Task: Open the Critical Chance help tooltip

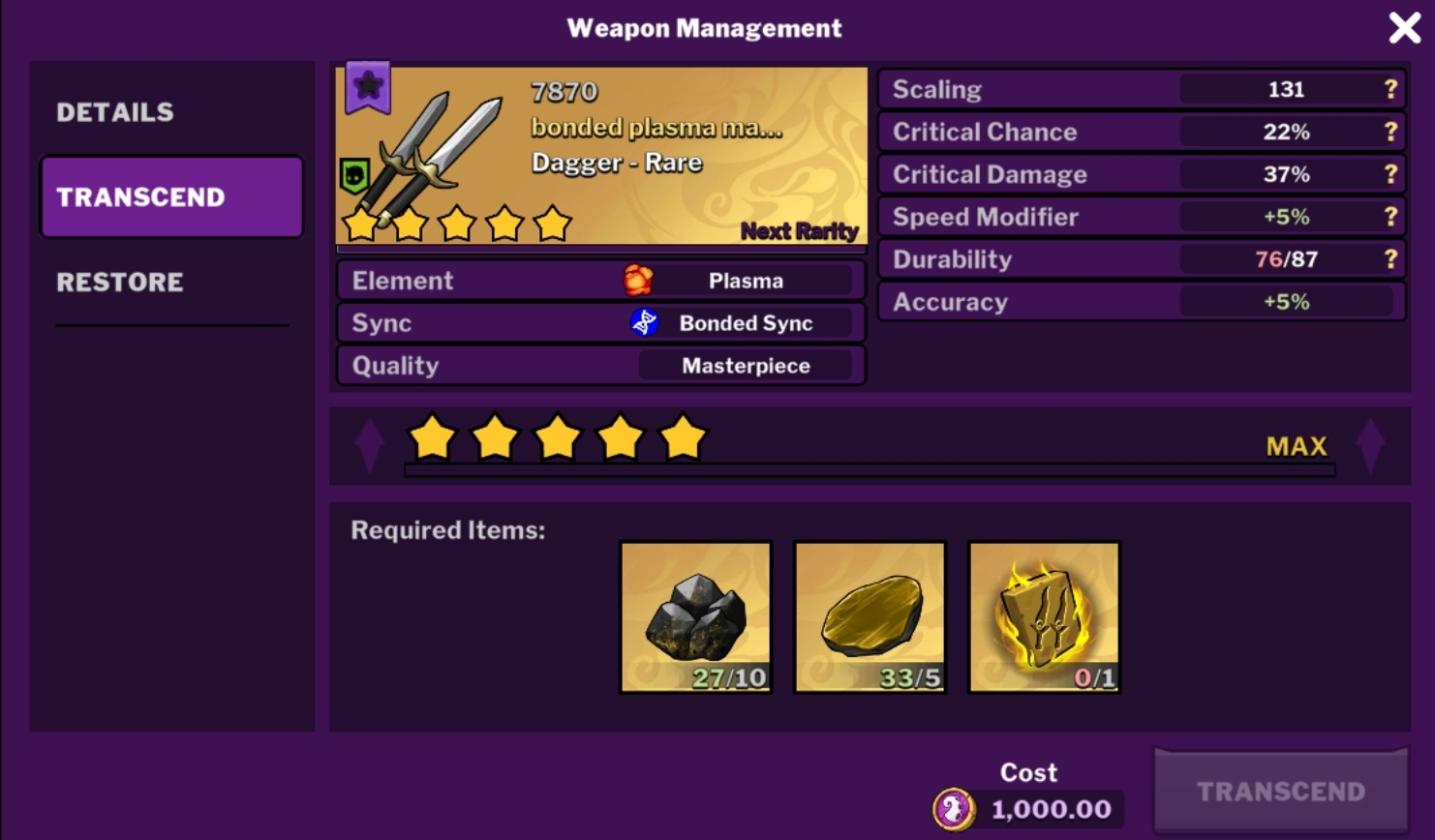Action: pyautogui.click(x=1389, y=132)
